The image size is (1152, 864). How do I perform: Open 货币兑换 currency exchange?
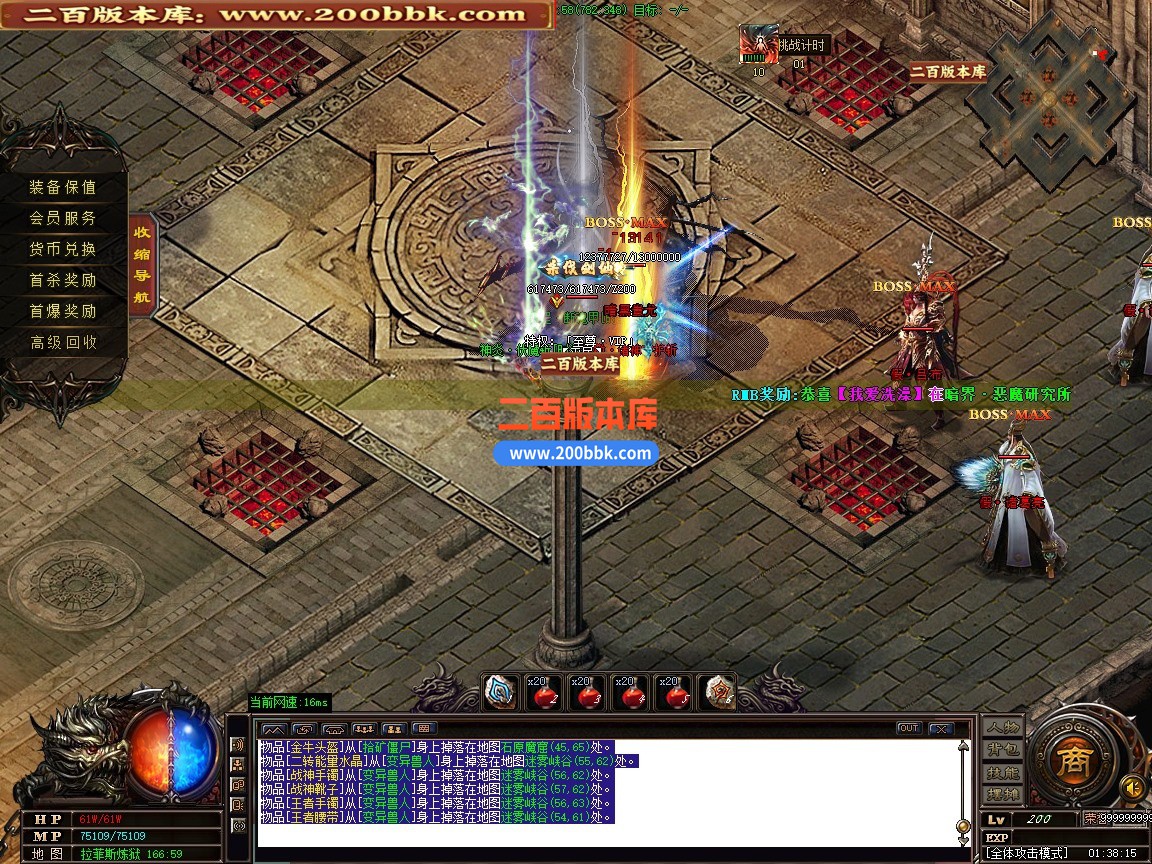(63, 249)
